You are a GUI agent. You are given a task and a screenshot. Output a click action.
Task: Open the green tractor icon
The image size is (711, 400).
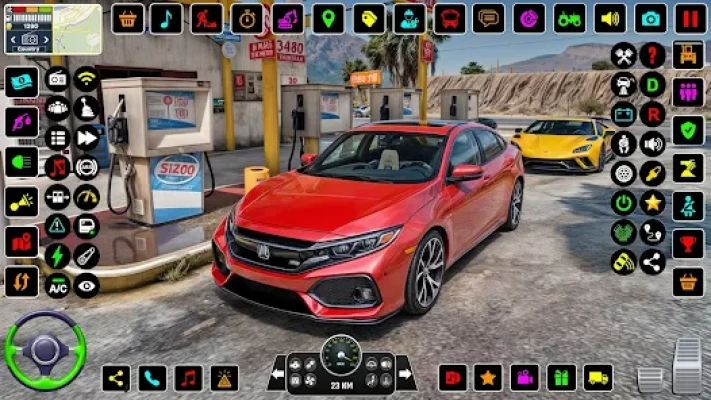(x=570, y=18)
